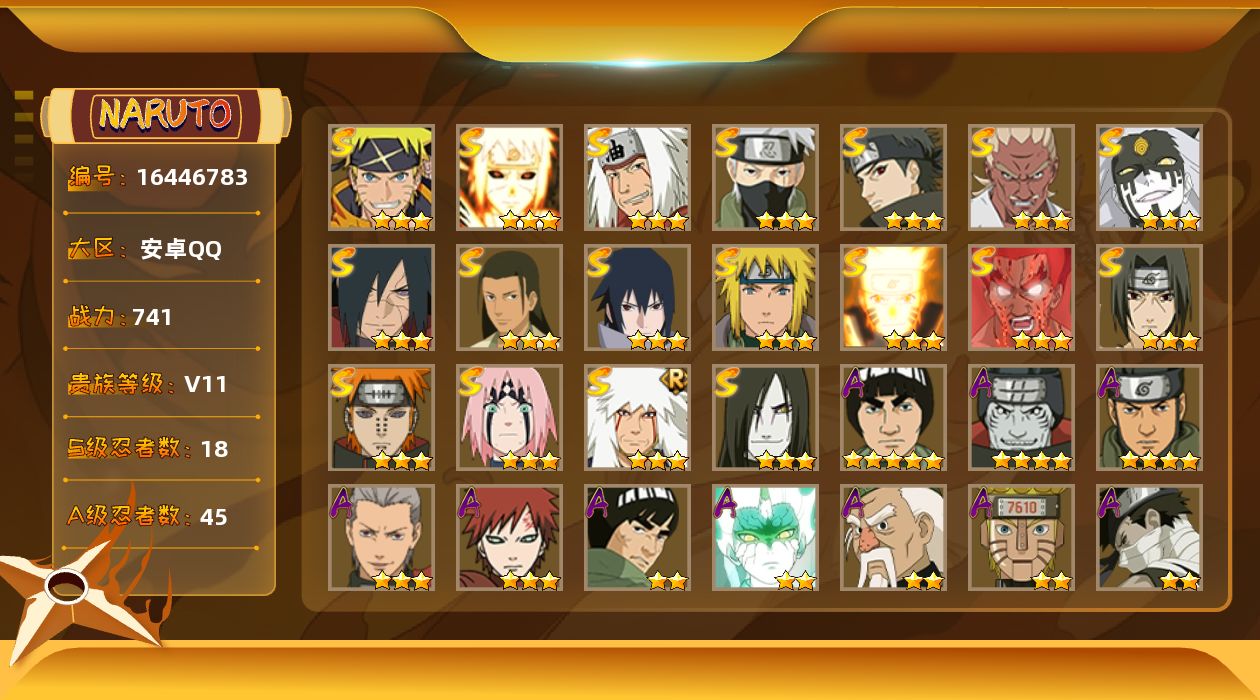The image size is (1260, 700).
Task: Choose the Jiraiya portrait with R badge
Action: [637, 417]
